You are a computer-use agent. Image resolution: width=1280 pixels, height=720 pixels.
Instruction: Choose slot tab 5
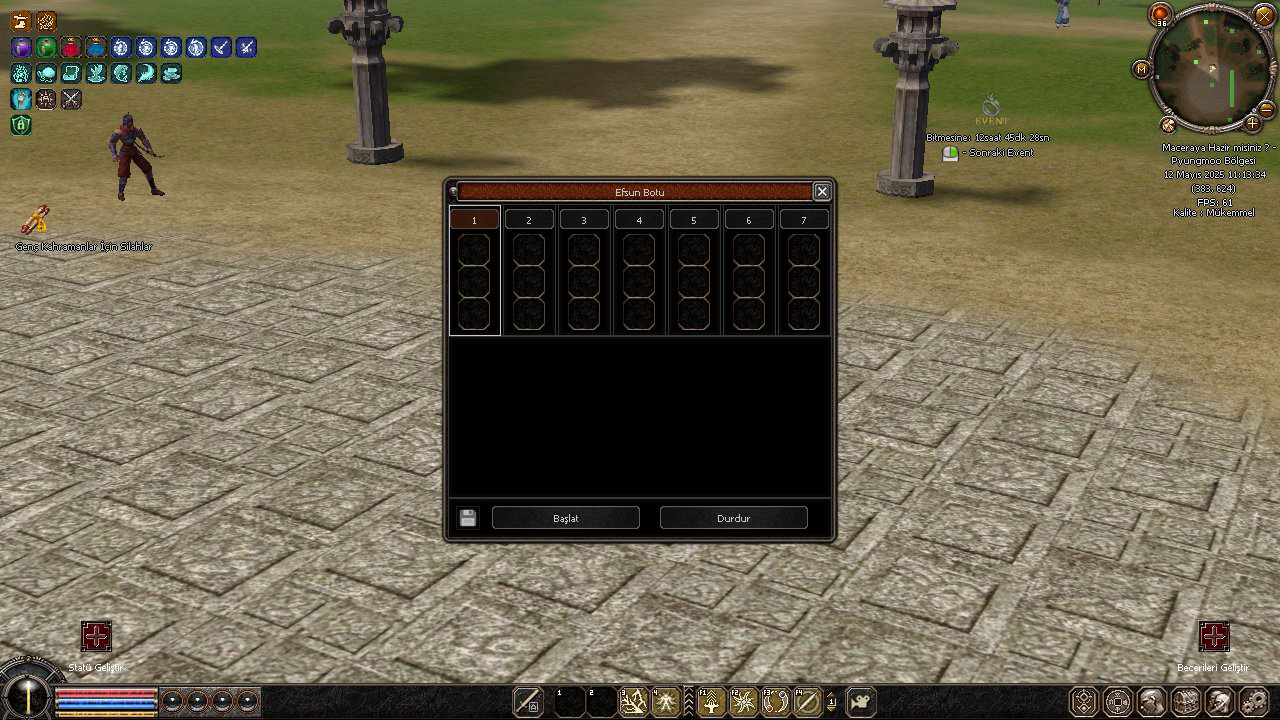693,220
